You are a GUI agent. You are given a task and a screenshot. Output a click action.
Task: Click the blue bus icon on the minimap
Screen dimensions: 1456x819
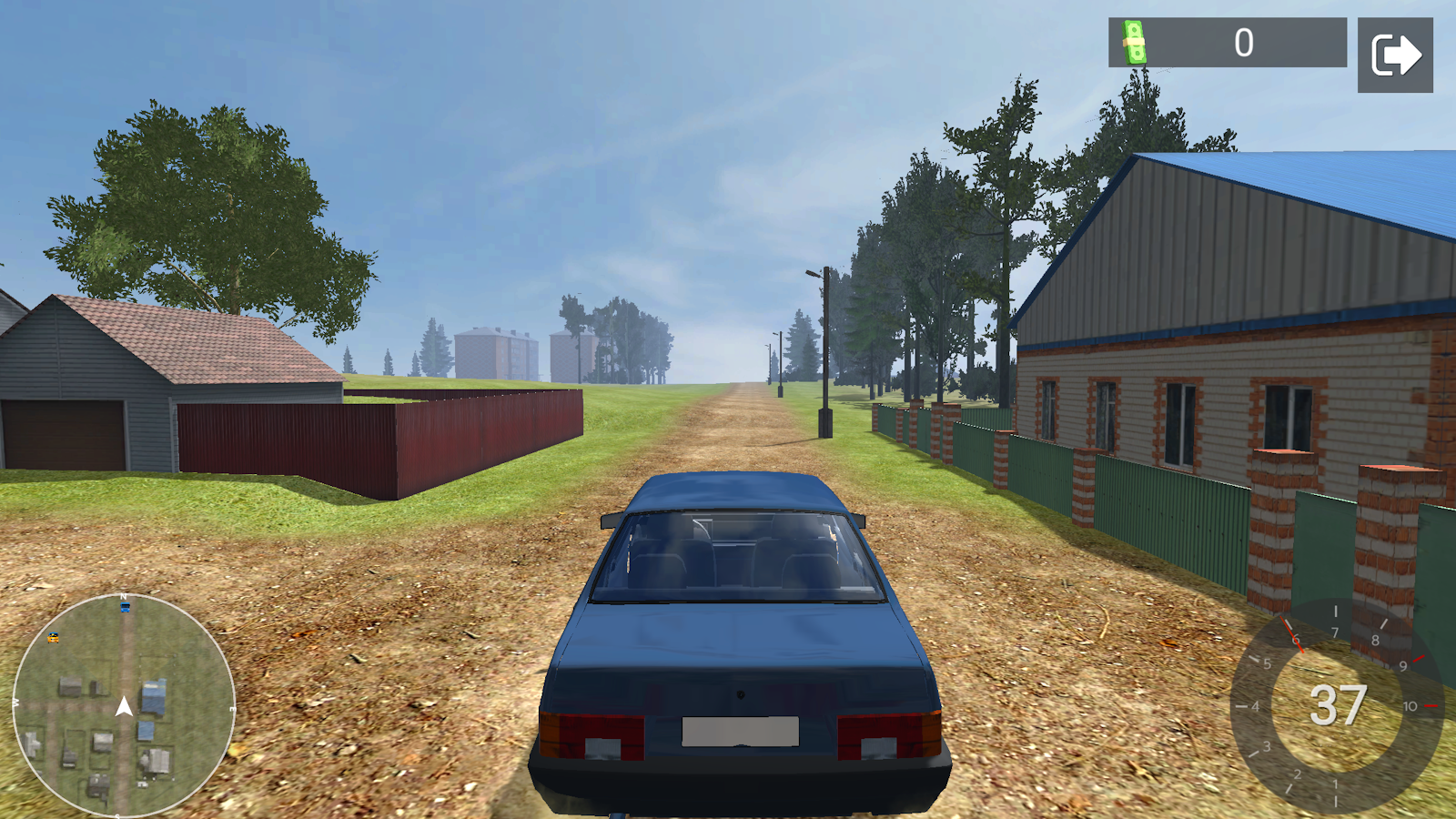[125, 607]
